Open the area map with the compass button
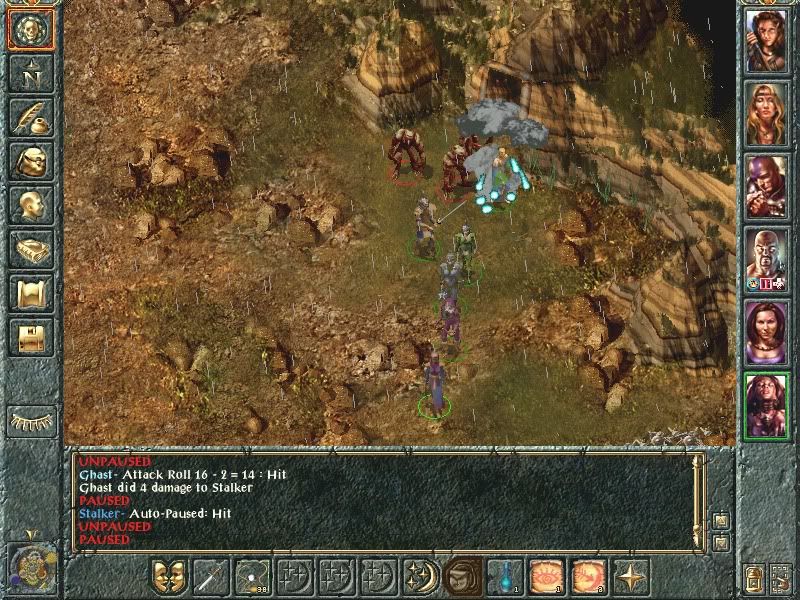 click(x=31, y=73)
